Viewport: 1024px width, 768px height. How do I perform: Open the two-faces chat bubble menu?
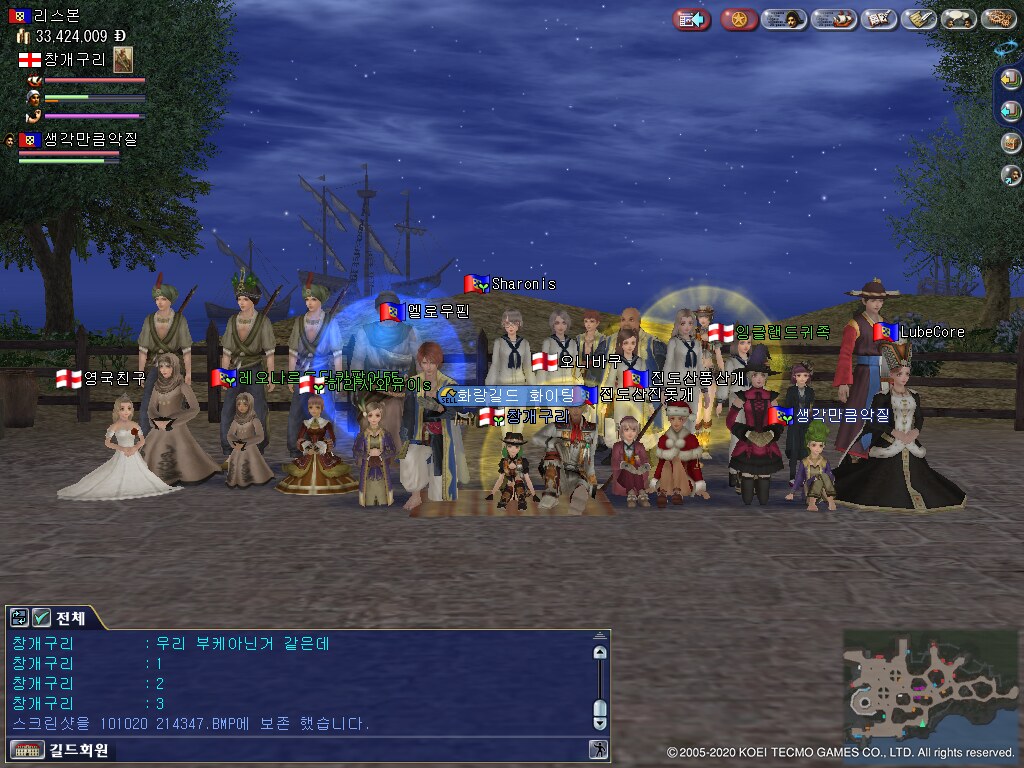click(958, 19)
